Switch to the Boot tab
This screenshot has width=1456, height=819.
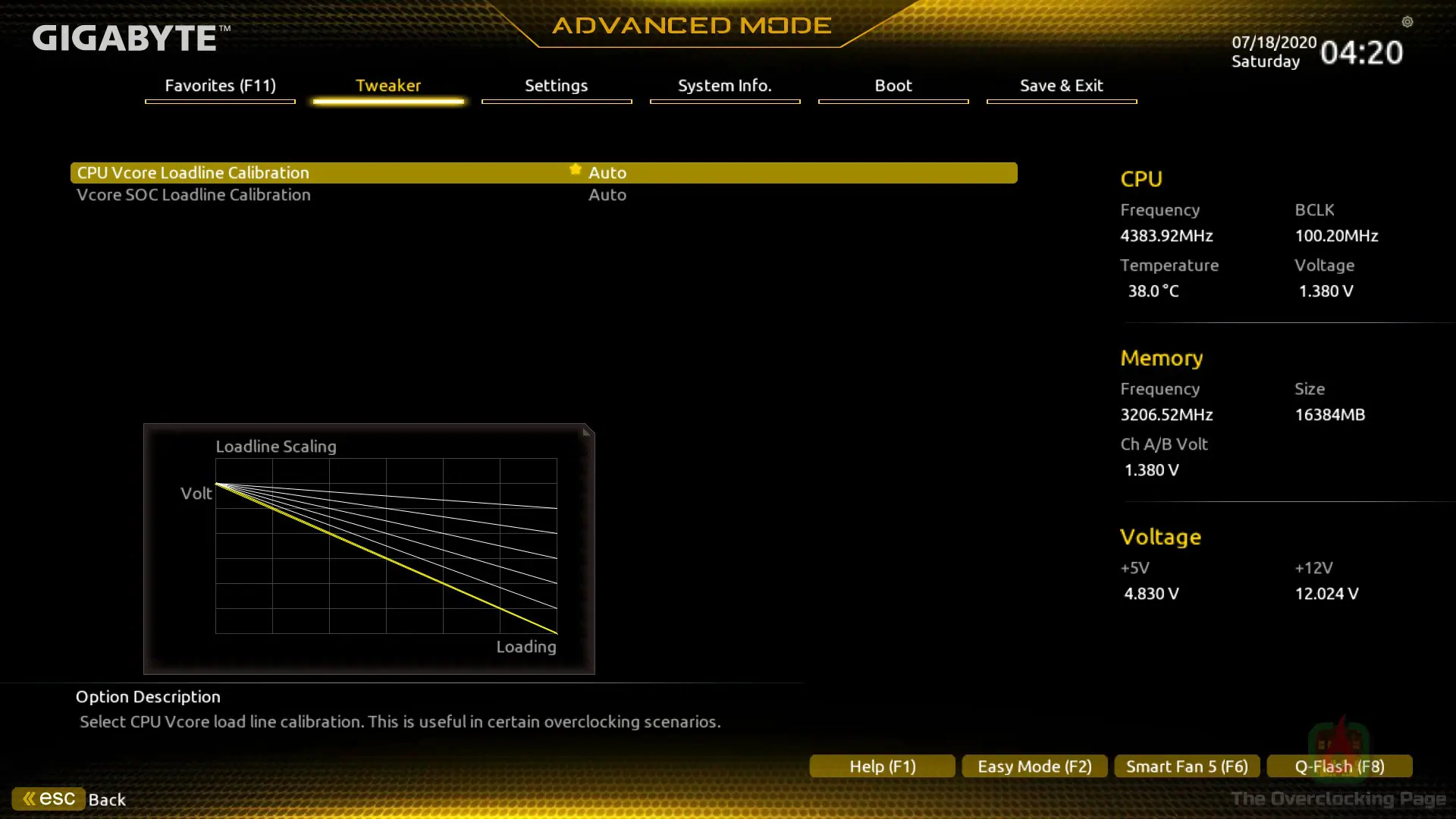(x=893, y=86)
